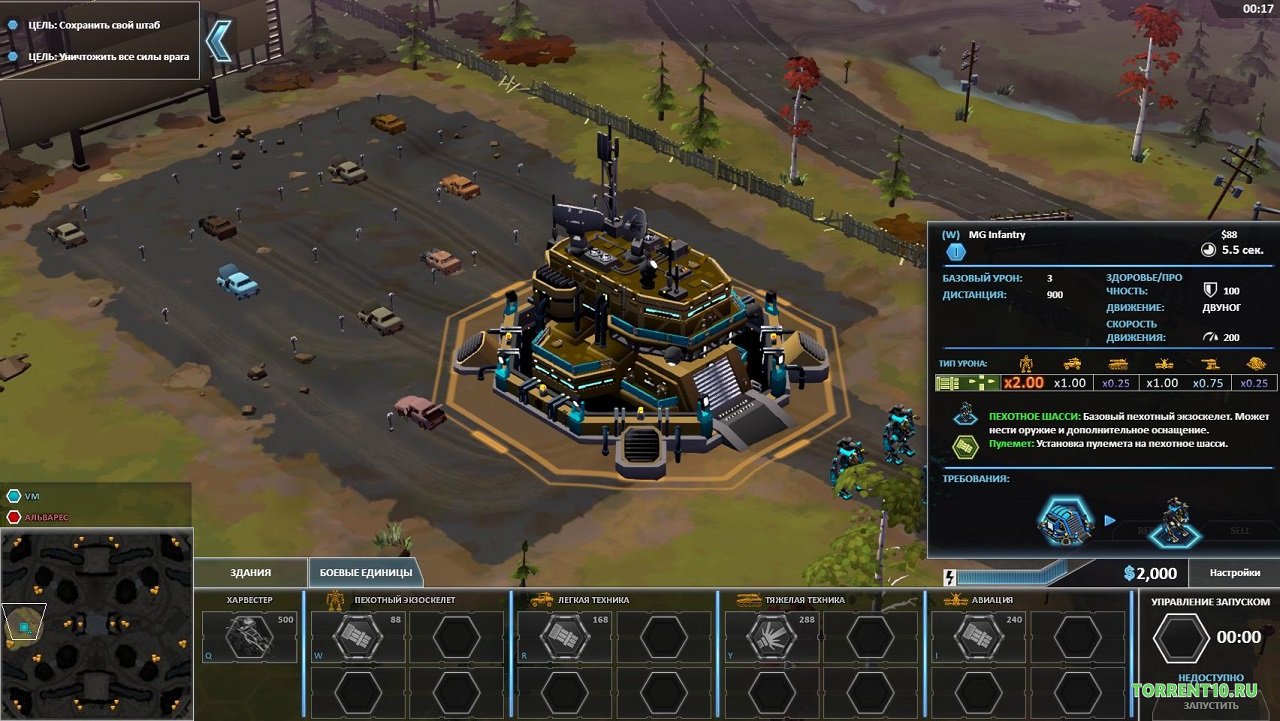This screenshot has width=1280, height=721.
Task: Produce the light vehicle costing 168
Action: tap(564, 637)
